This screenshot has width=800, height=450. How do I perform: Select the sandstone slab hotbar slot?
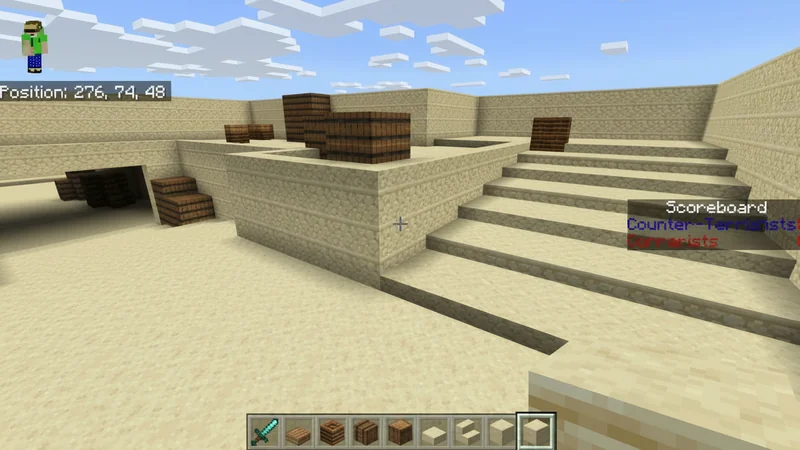click(433, 432)
